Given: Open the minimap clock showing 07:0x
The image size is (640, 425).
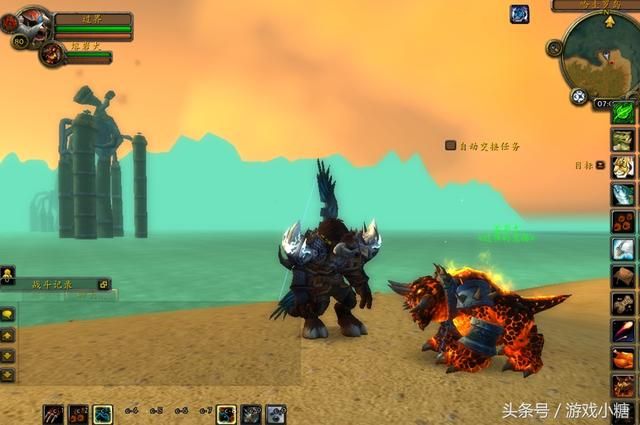Looking at the screenshot, I should point(605,103).
